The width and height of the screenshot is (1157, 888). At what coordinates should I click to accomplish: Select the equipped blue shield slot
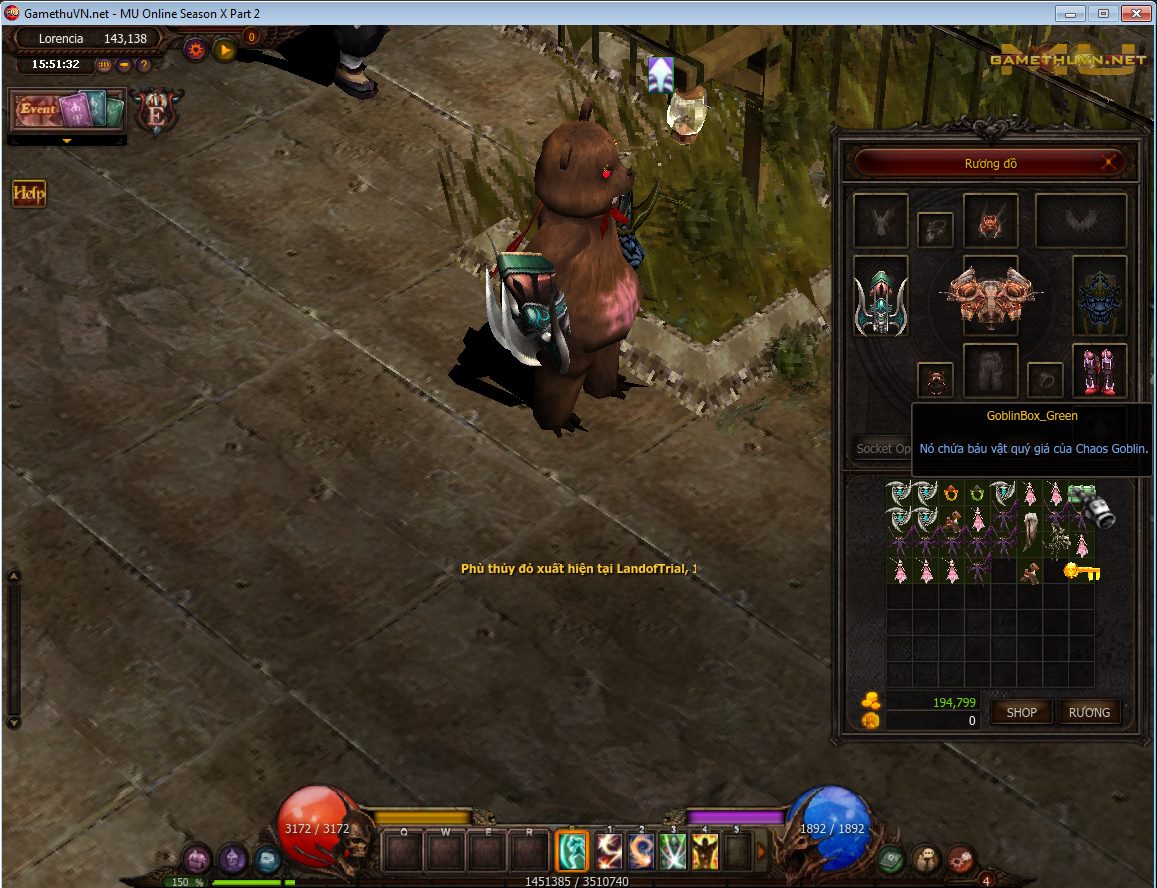click(1099, 296)
